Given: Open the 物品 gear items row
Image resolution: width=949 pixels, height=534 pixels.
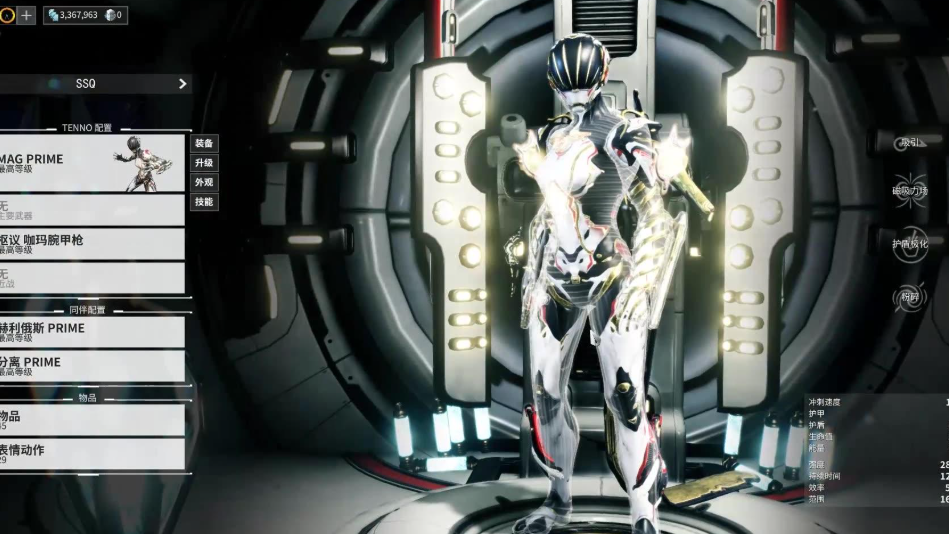Looking at the screenshot, I should click(x=92, y=420).
